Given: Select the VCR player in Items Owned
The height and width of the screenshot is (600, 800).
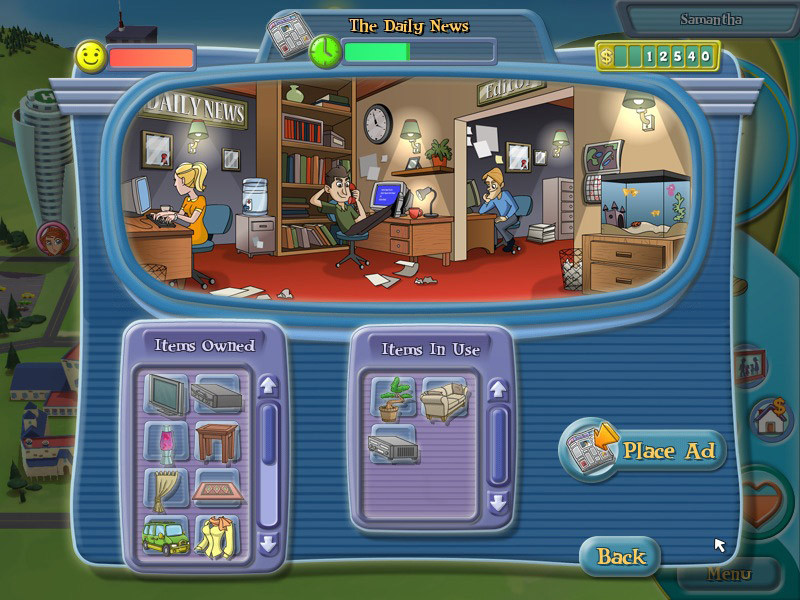Looking at the screenshot, I should (x=217, y=393).
